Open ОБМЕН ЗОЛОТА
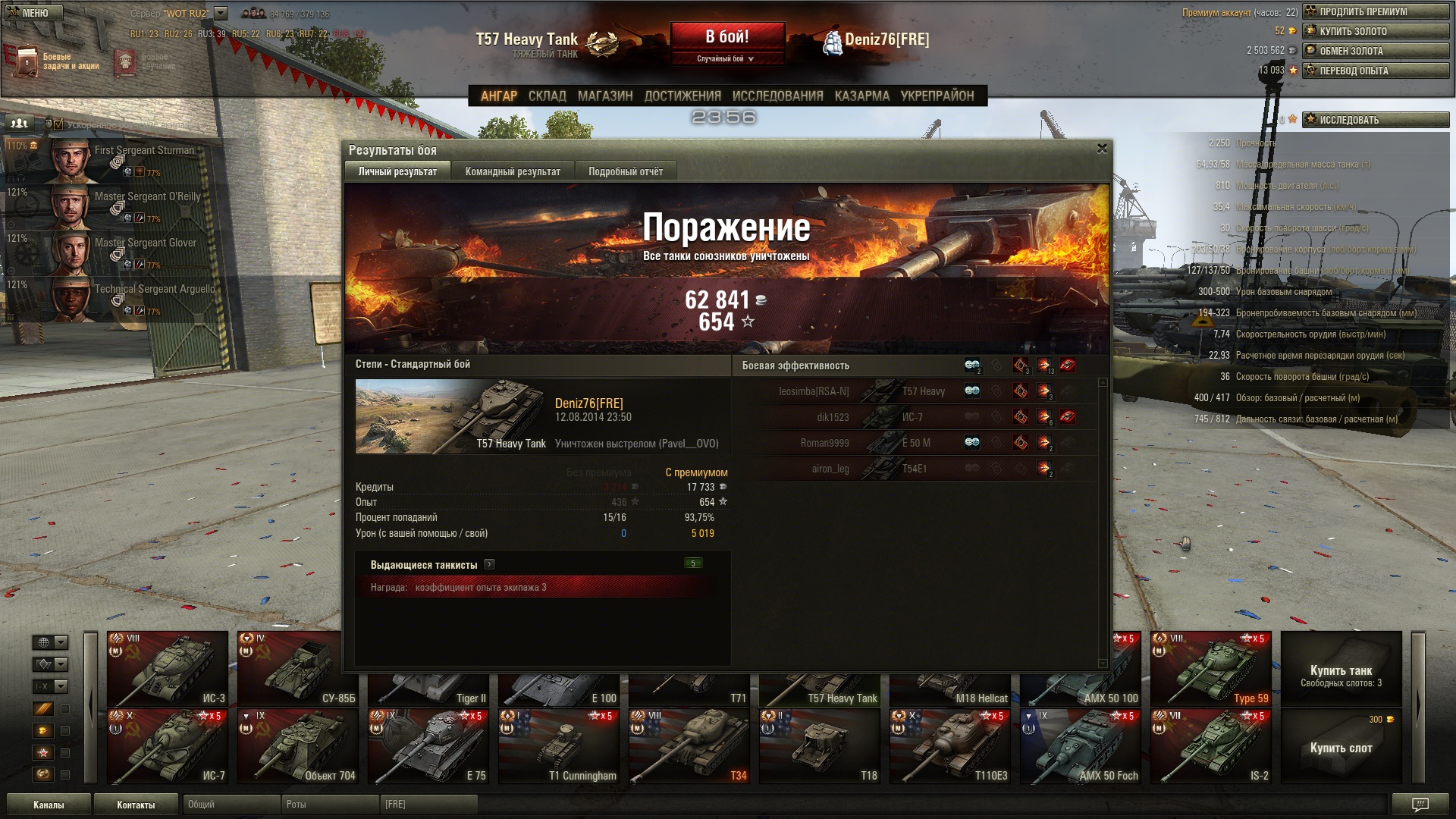This screenshot has width=1456, height=819. (x=1375, y=51)
